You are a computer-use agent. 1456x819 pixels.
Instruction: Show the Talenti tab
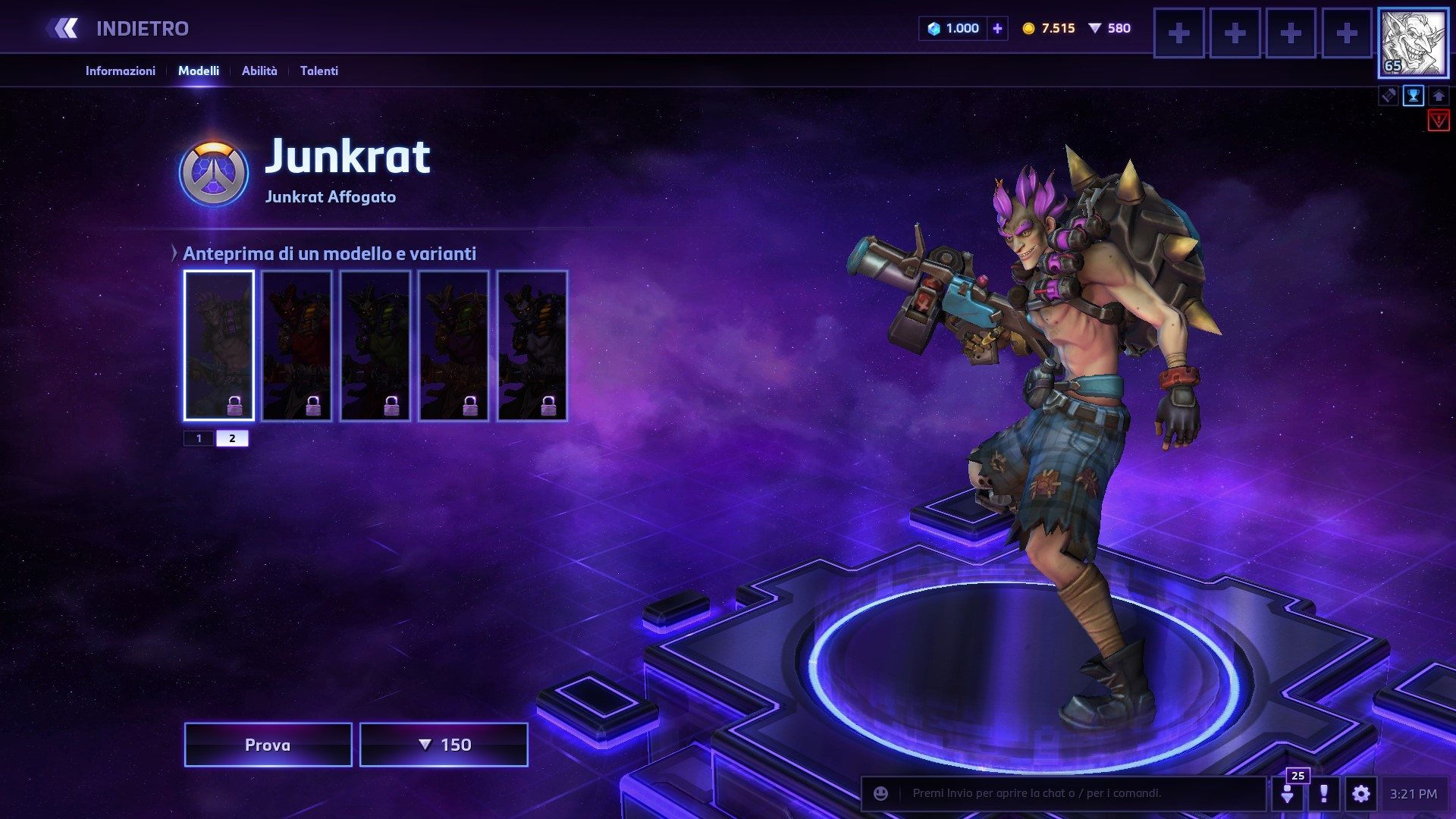point(318,71)
